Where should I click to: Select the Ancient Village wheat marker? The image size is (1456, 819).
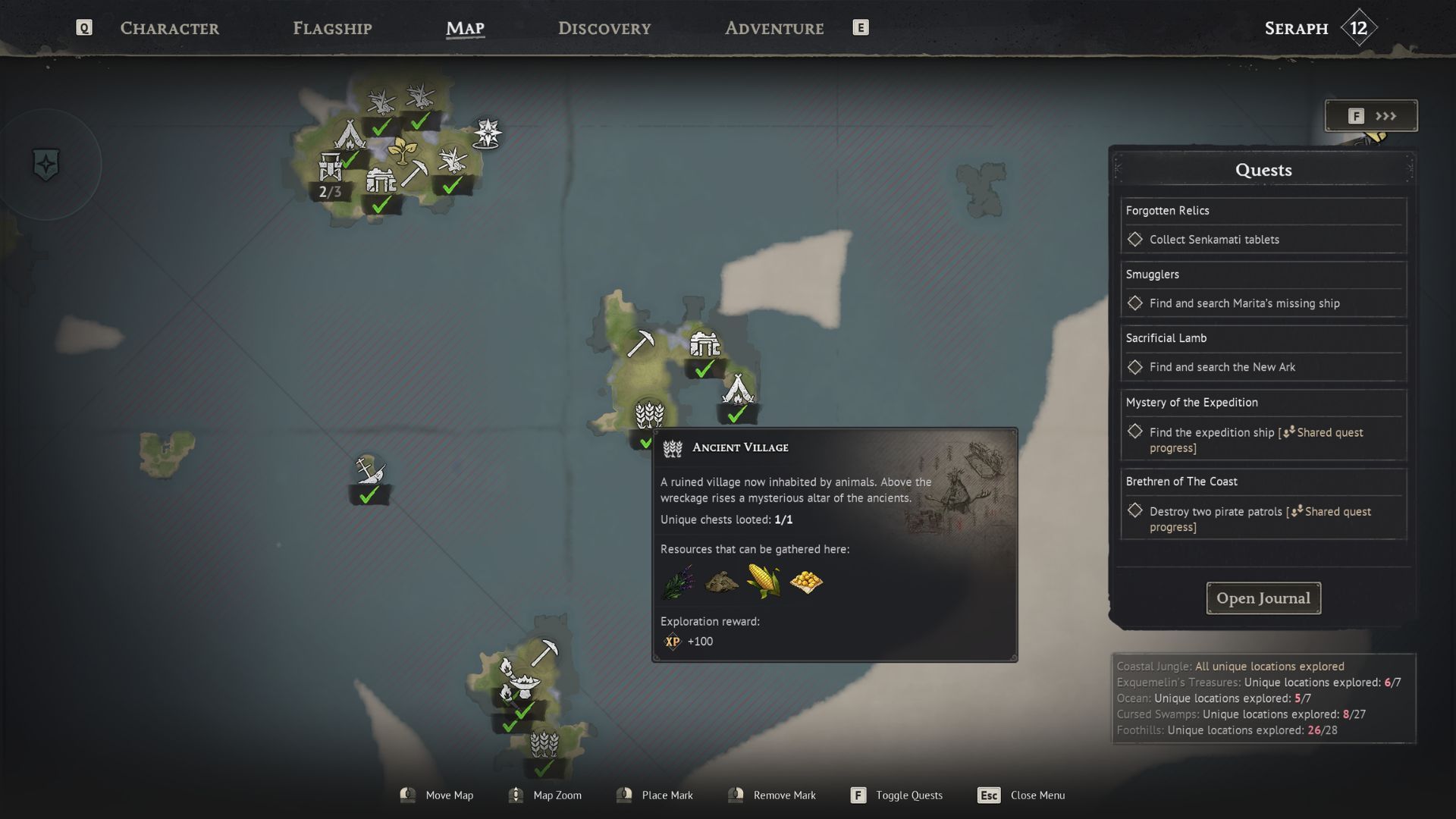(649, 416)
